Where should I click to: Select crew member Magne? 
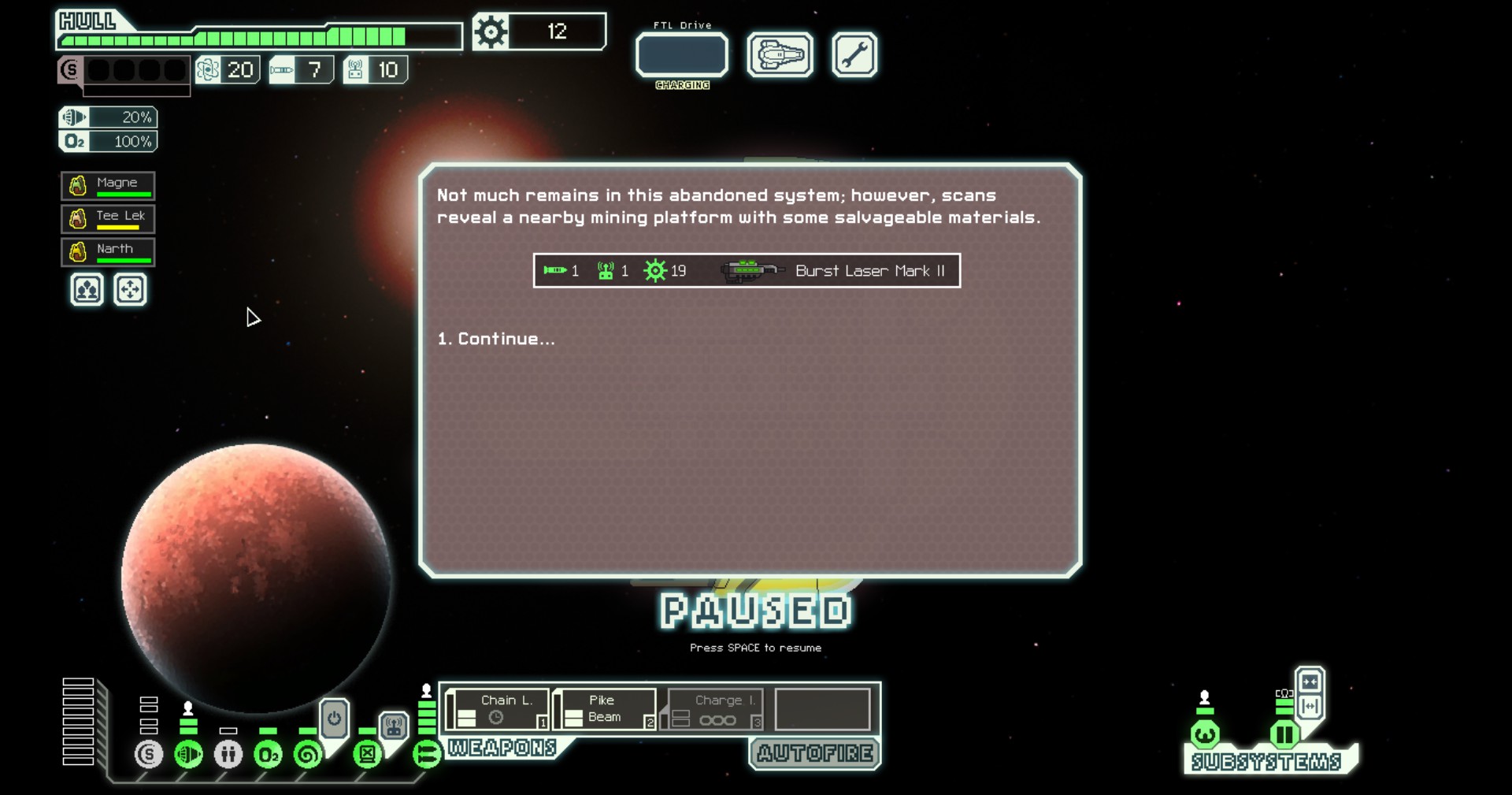pos(108,186)
